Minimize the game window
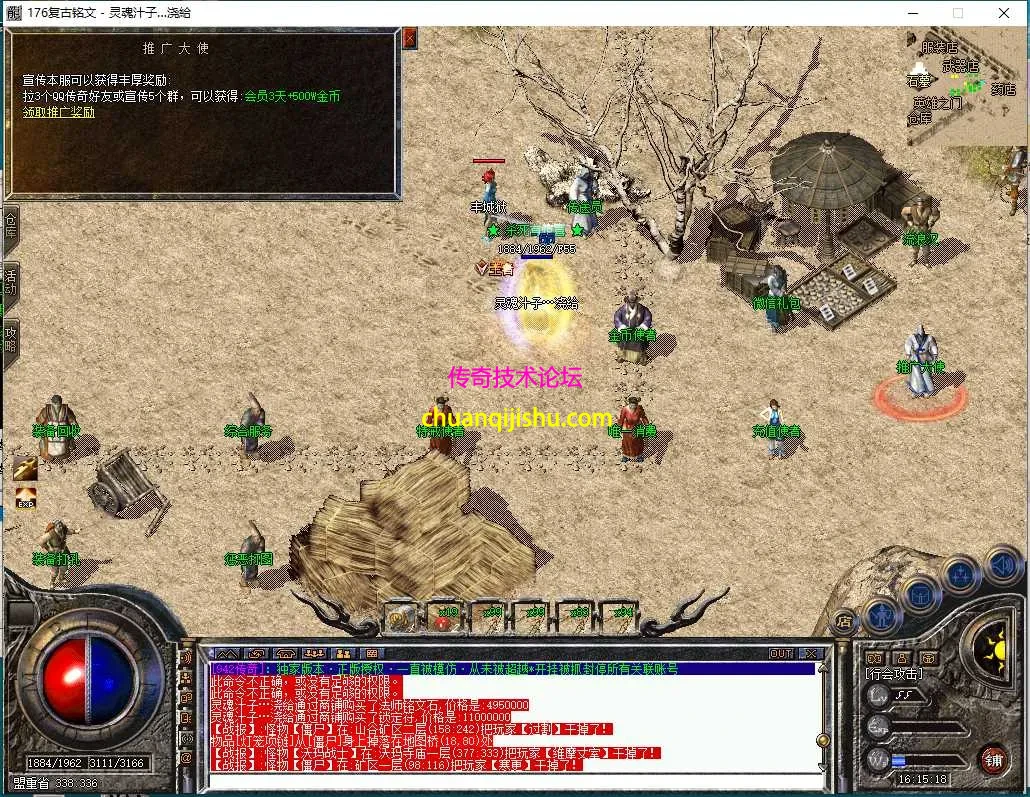Image resolution: width=1030 pixels, height=797 pixels. point(912,13)
